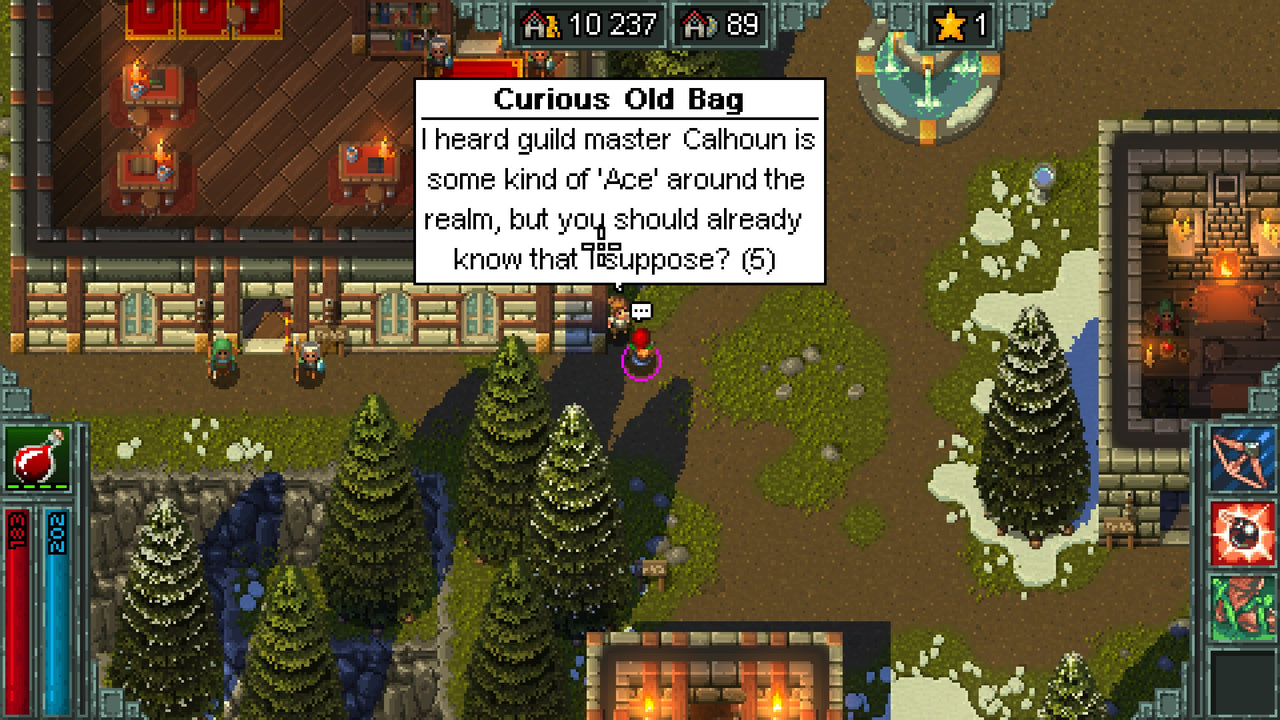1280x720 pixels.
Task: Select the green vine skill icon
Action: [x=1244, y=607]
